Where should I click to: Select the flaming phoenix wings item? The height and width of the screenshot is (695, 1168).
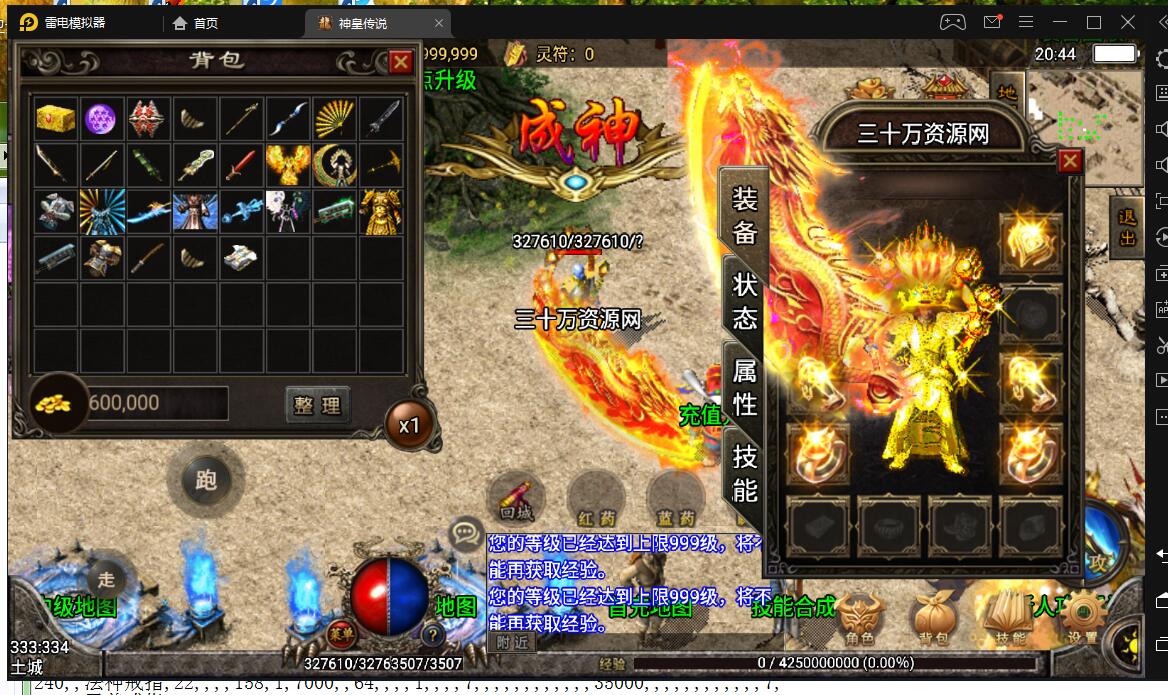[288, 165]
